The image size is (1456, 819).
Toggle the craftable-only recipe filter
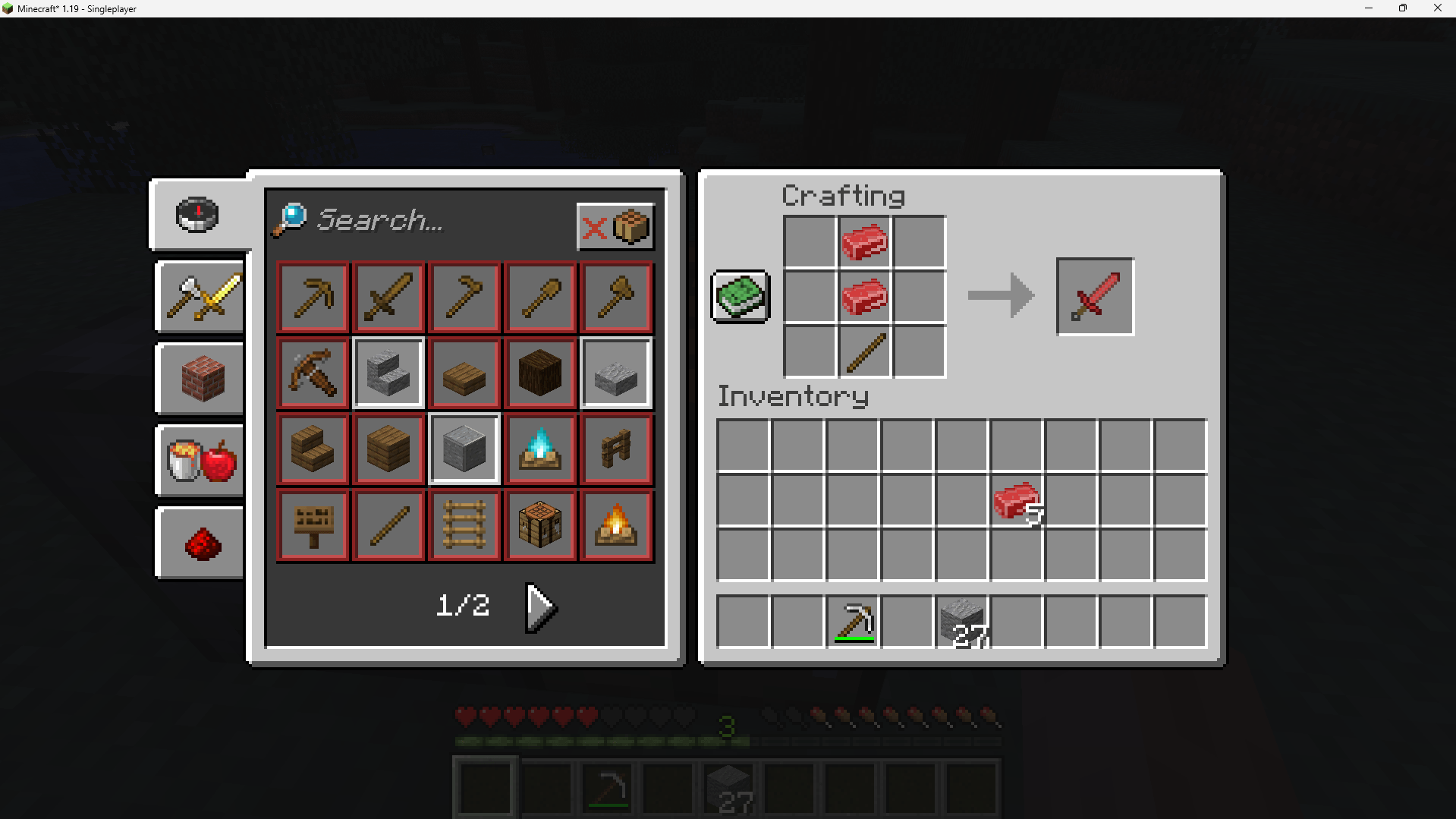tap(615, 225)
